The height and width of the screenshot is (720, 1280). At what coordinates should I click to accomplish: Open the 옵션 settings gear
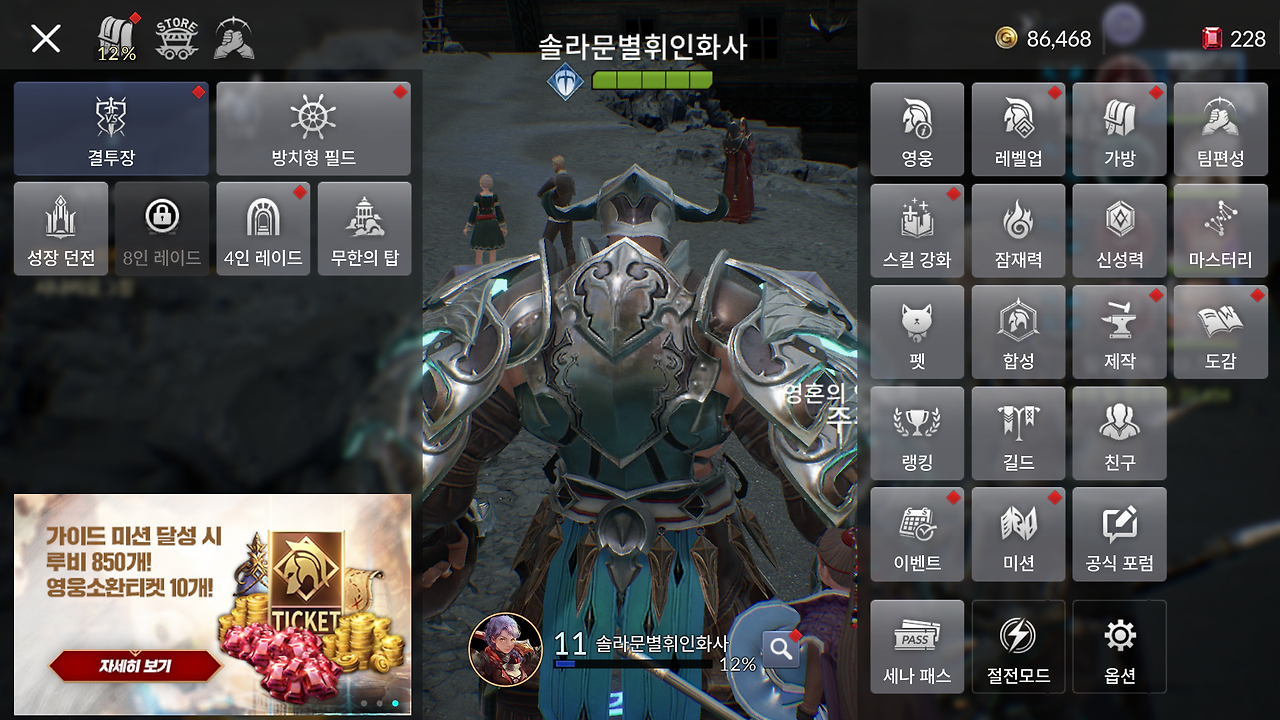[x=1119, y=646]
